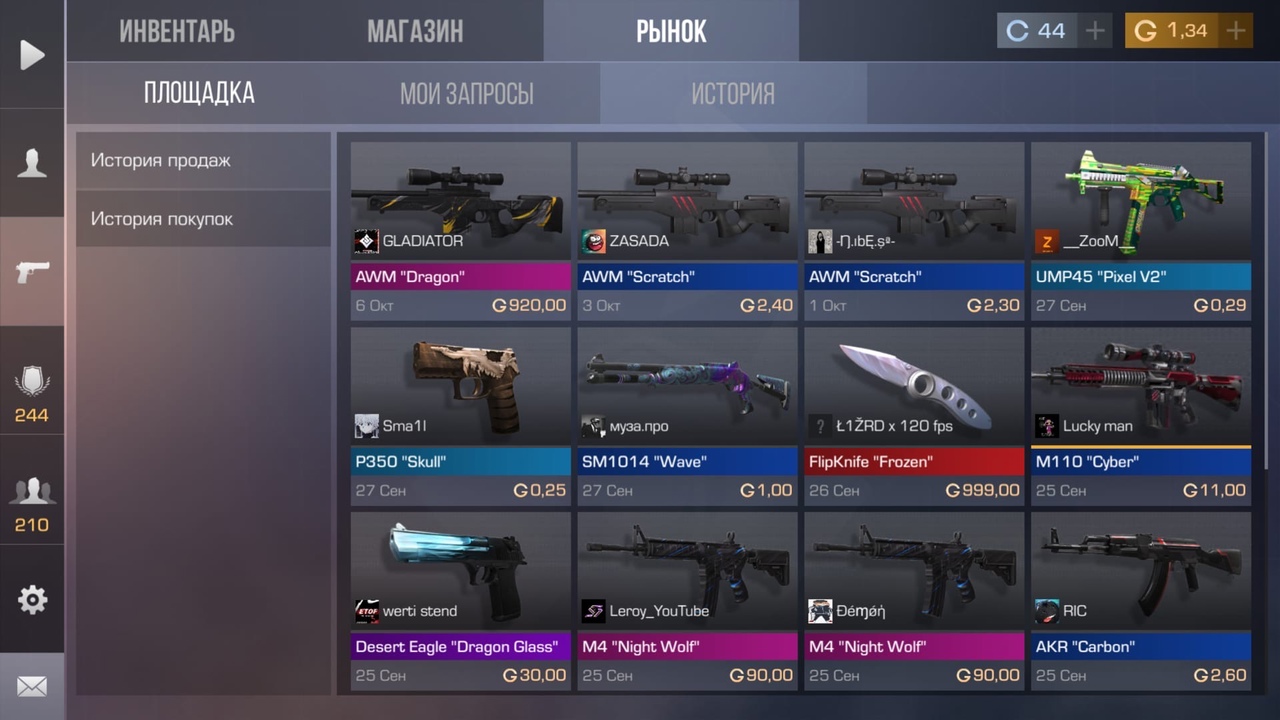Image resolution: width=1280 pixels, height=720 pixels.
Task: Open the profile silhouette icon
Action: point(32,163)
